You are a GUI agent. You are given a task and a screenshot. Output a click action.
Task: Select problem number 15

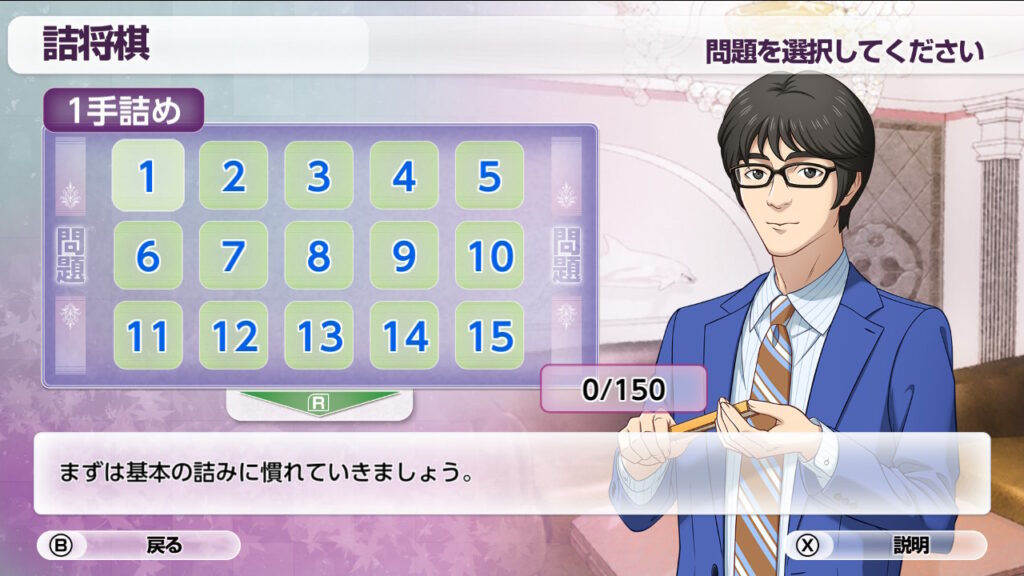(x=489, y=336)
